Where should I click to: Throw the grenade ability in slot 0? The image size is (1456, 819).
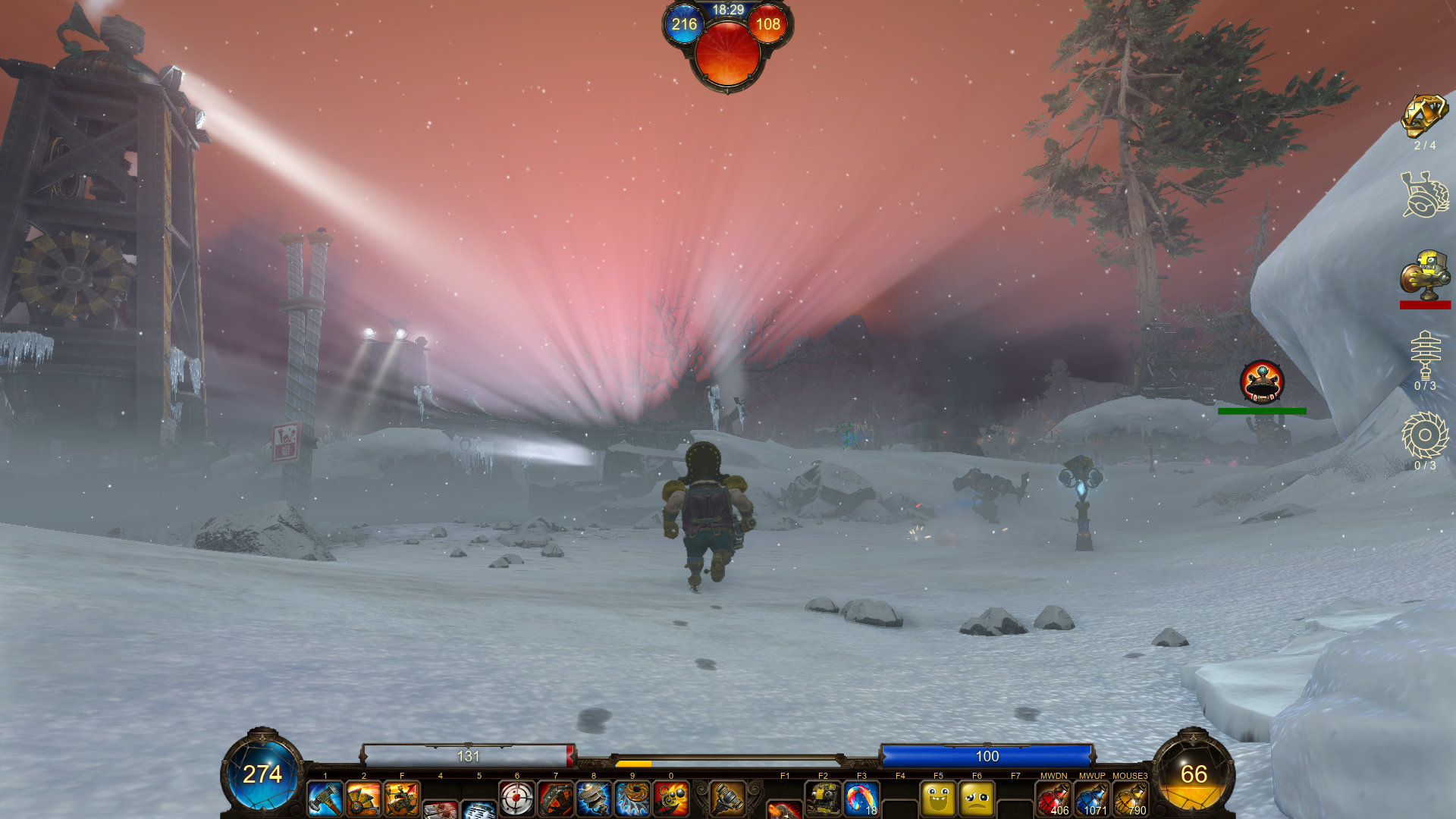point(671,799)
